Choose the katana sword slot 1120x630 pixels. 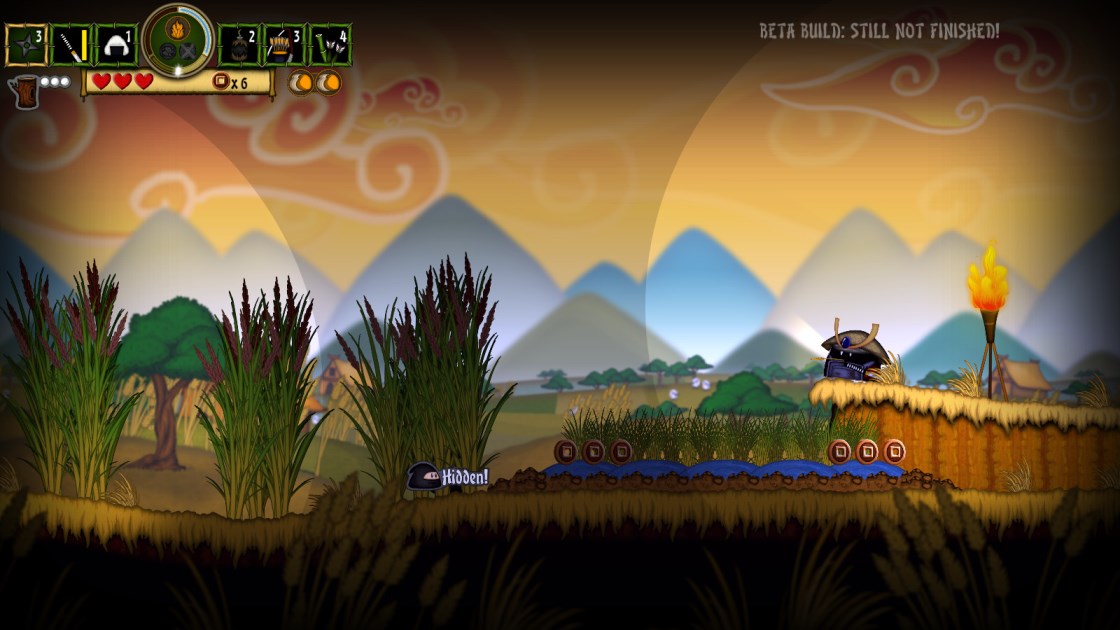[x=72, y=45]
